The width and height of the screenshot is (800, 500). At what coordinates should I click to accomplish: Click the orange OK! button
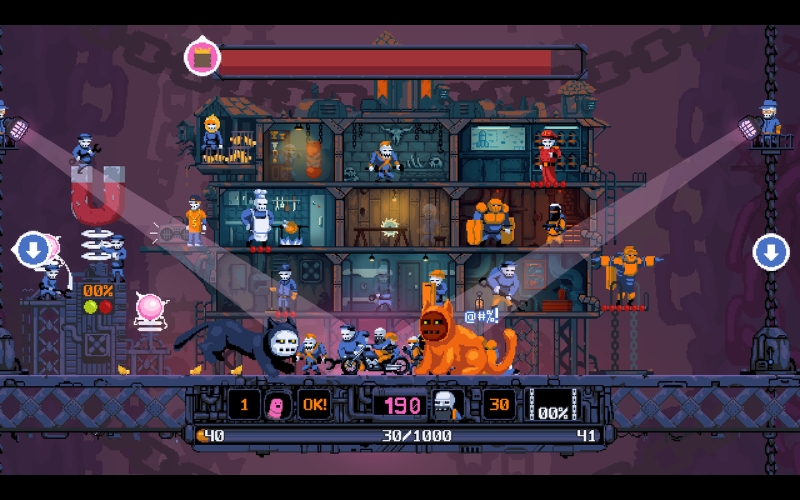314,405
